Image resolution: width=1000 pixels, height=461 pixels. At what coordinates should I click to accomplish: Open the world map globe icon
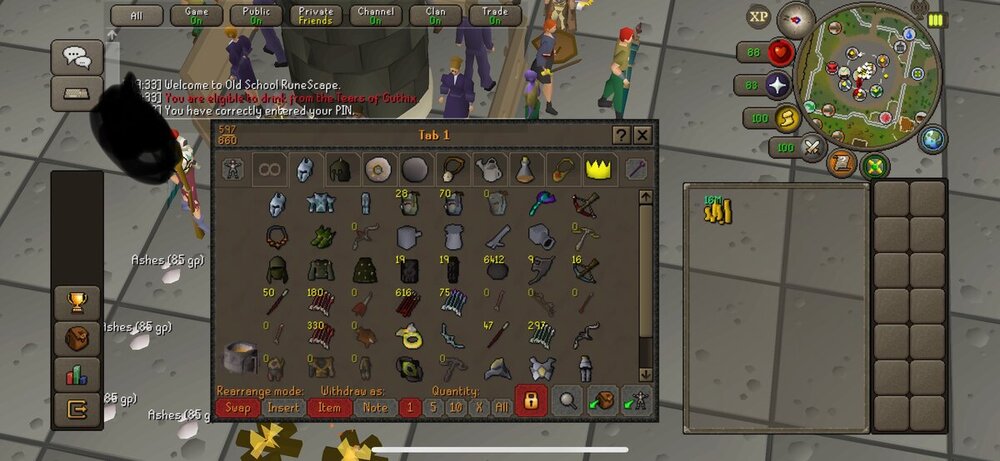932,138
